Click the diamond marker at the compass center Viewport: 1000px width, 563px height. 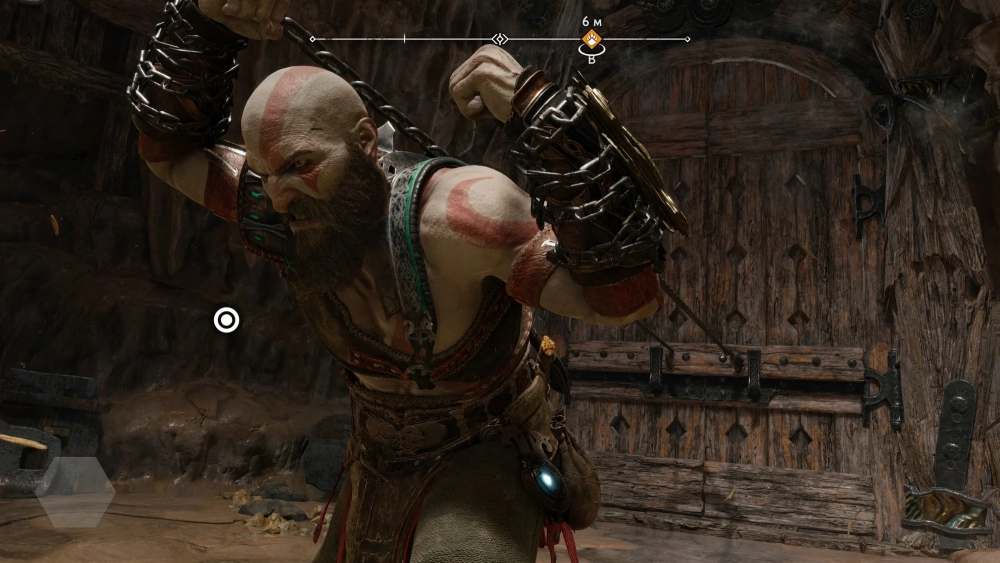501,39
